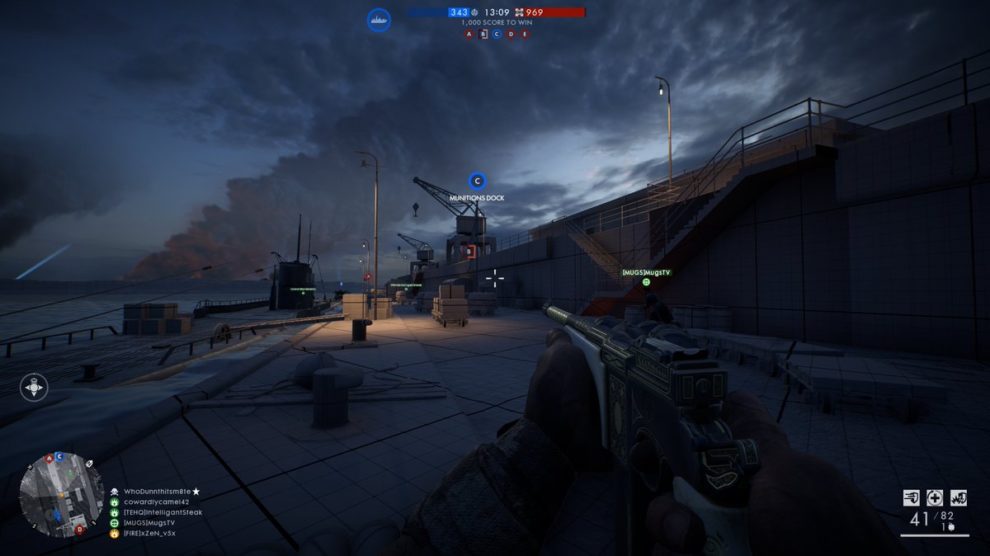990x556 pixels.
Task: Click the specialization icon right of the cross
Action: point(958,497)
